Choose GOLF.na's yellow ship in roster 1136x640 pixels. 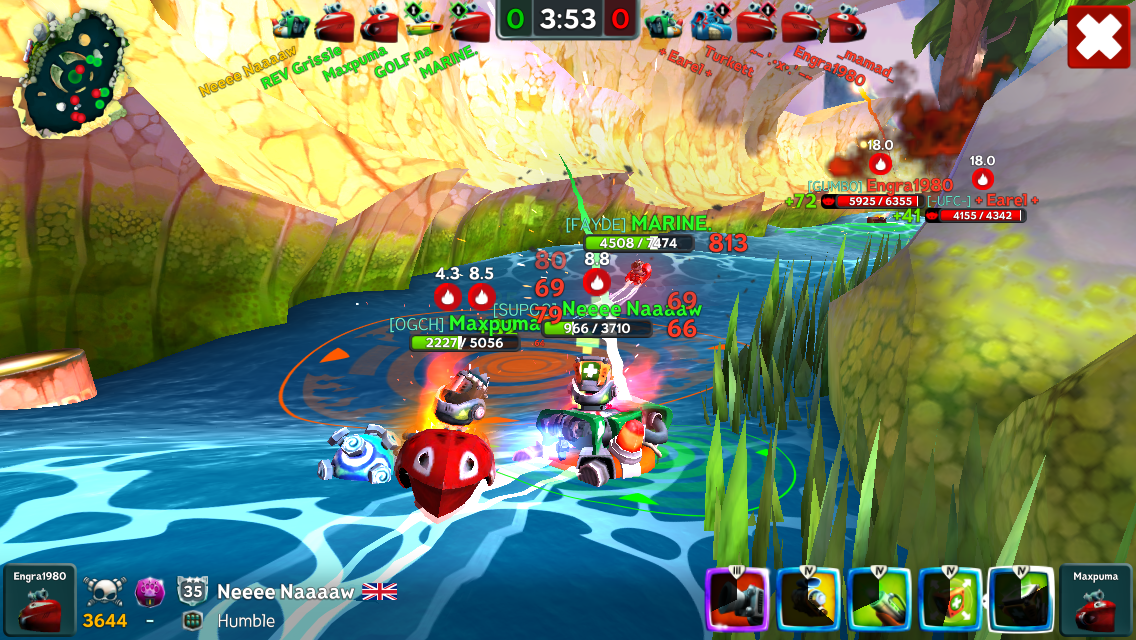(x=425, y=22)
